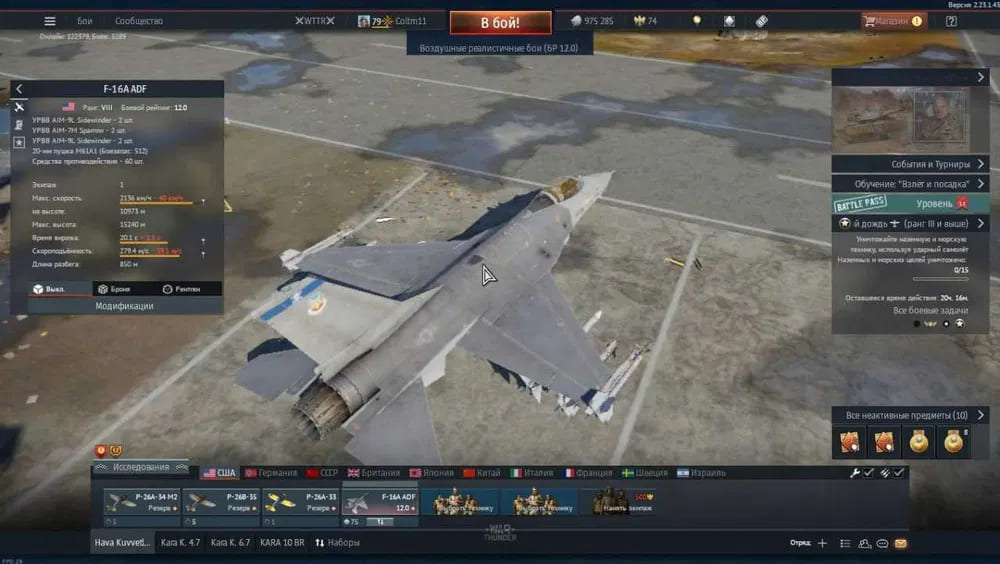This screenshot has width=1000, height=564.
Task: Expand "Все неактивные предметы (10)"
Action: point(910,415)
